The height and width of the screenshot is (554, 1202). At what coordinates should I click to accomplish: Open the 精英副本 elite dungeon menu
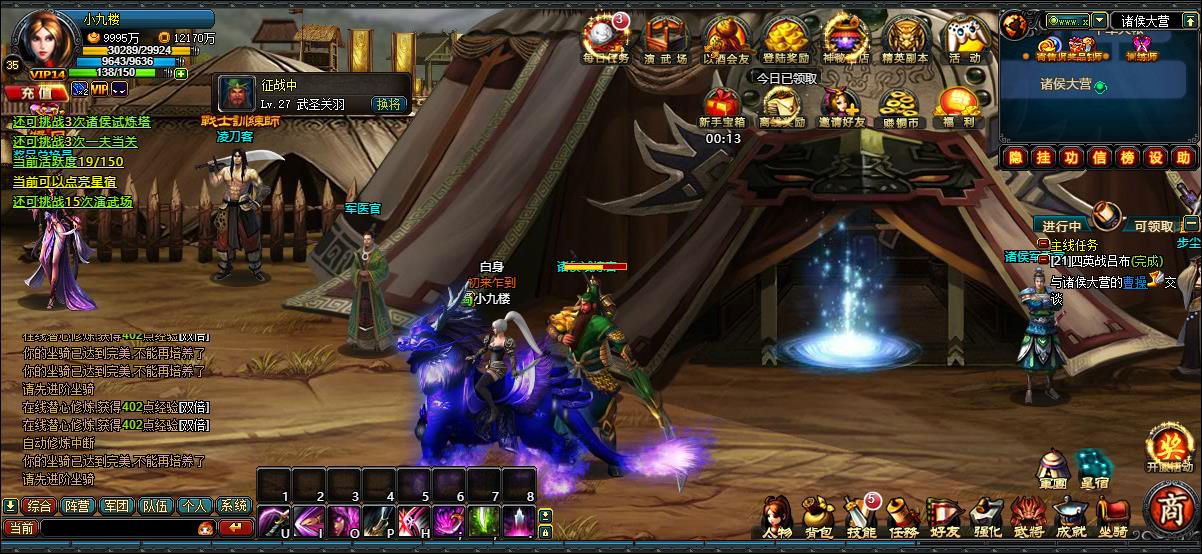(905, 40)
